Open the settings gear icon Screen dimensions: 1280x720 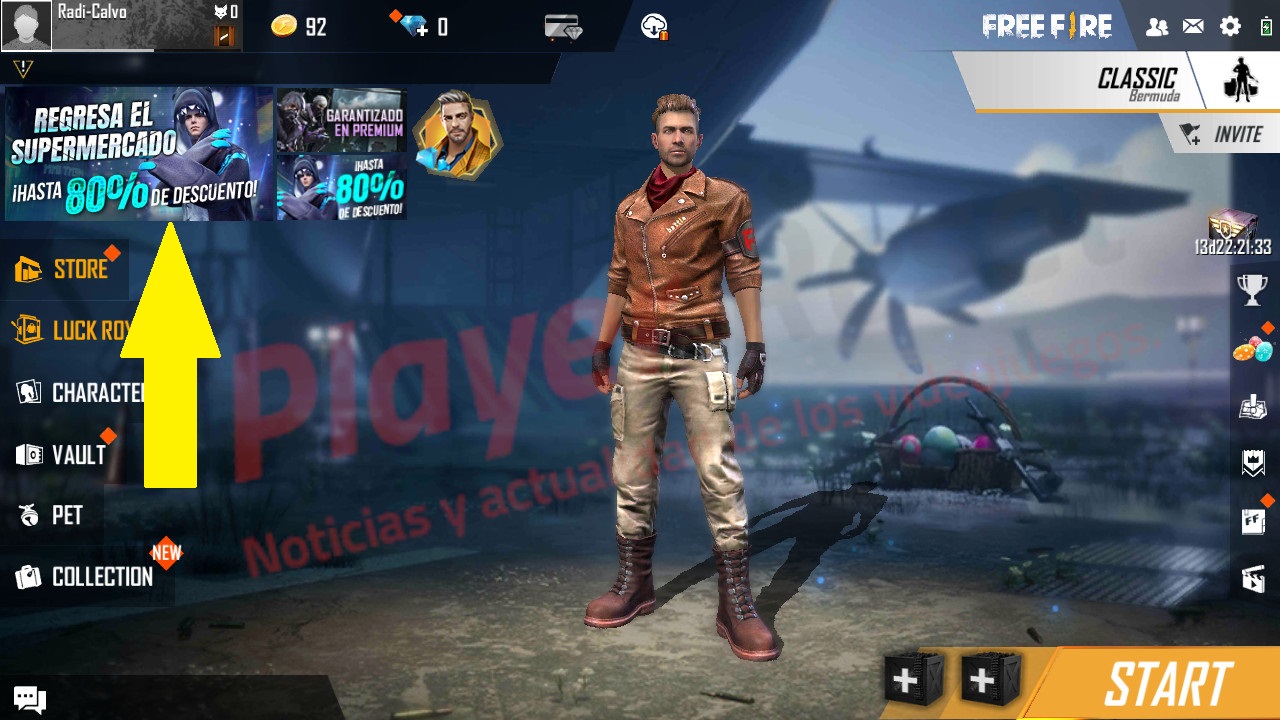pyautogui.click(x=1229, y=27)
